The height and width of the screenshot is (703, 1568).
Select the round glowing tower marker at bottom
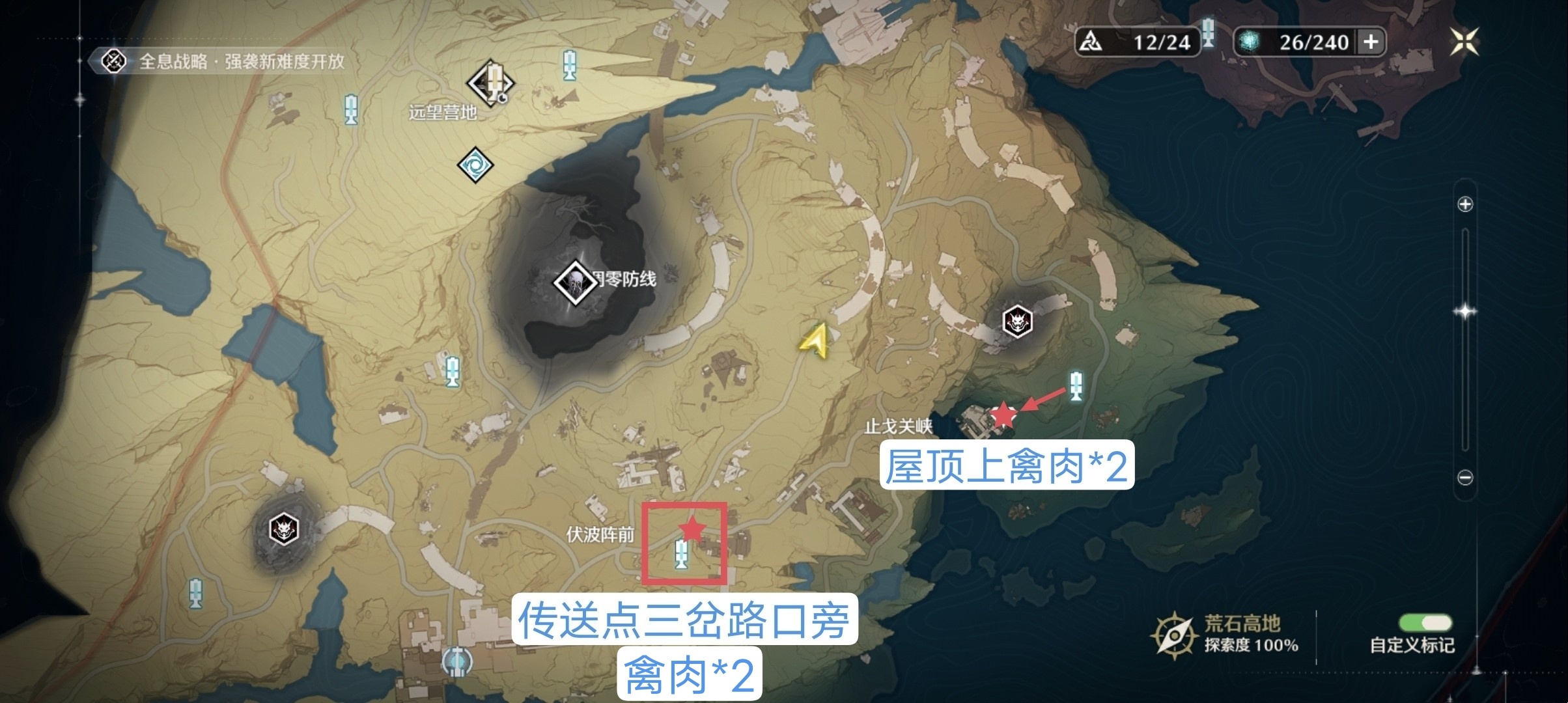click(457, 661)
